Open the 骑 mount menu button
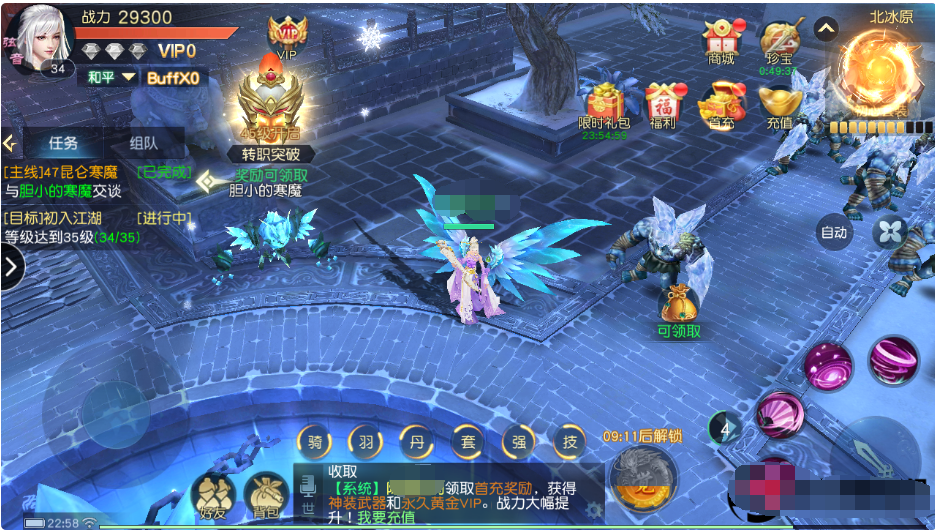The image size is (935, 530). (314, 441)
